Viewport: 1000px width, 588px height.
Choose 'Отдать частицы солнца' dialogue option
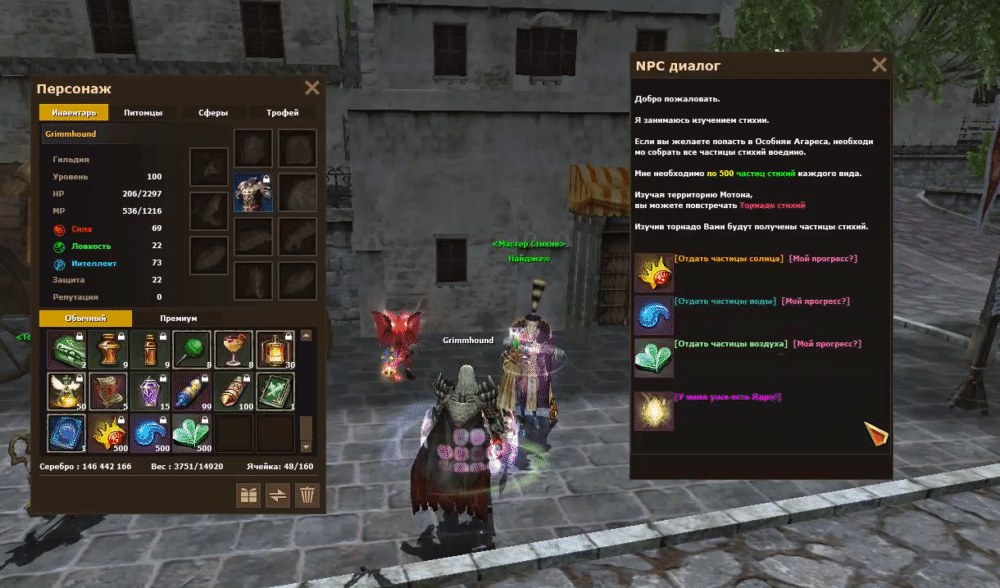click(x=728, y=259)
